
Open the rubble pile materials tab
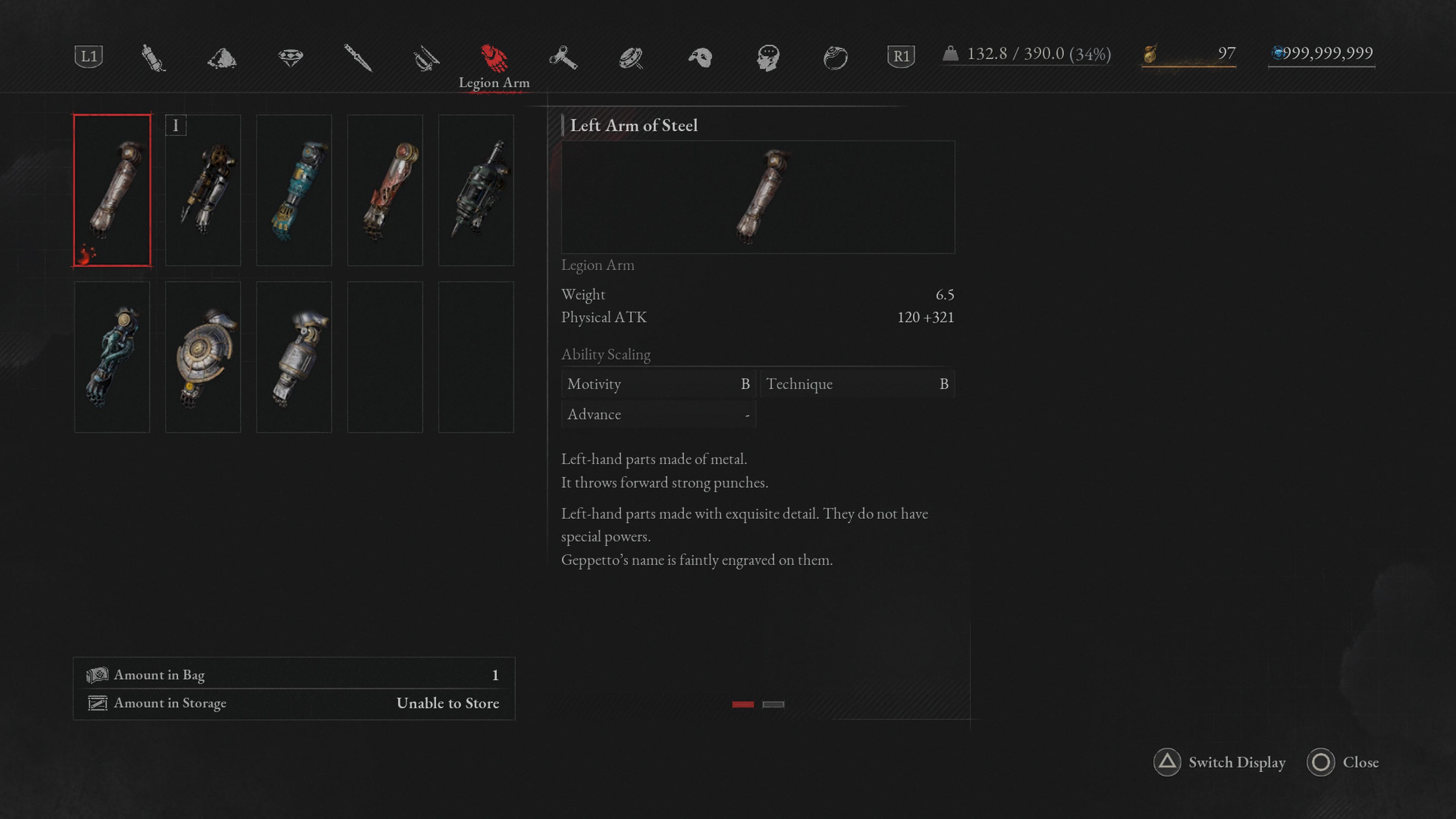pyautogui.click(x=221, y=57)
